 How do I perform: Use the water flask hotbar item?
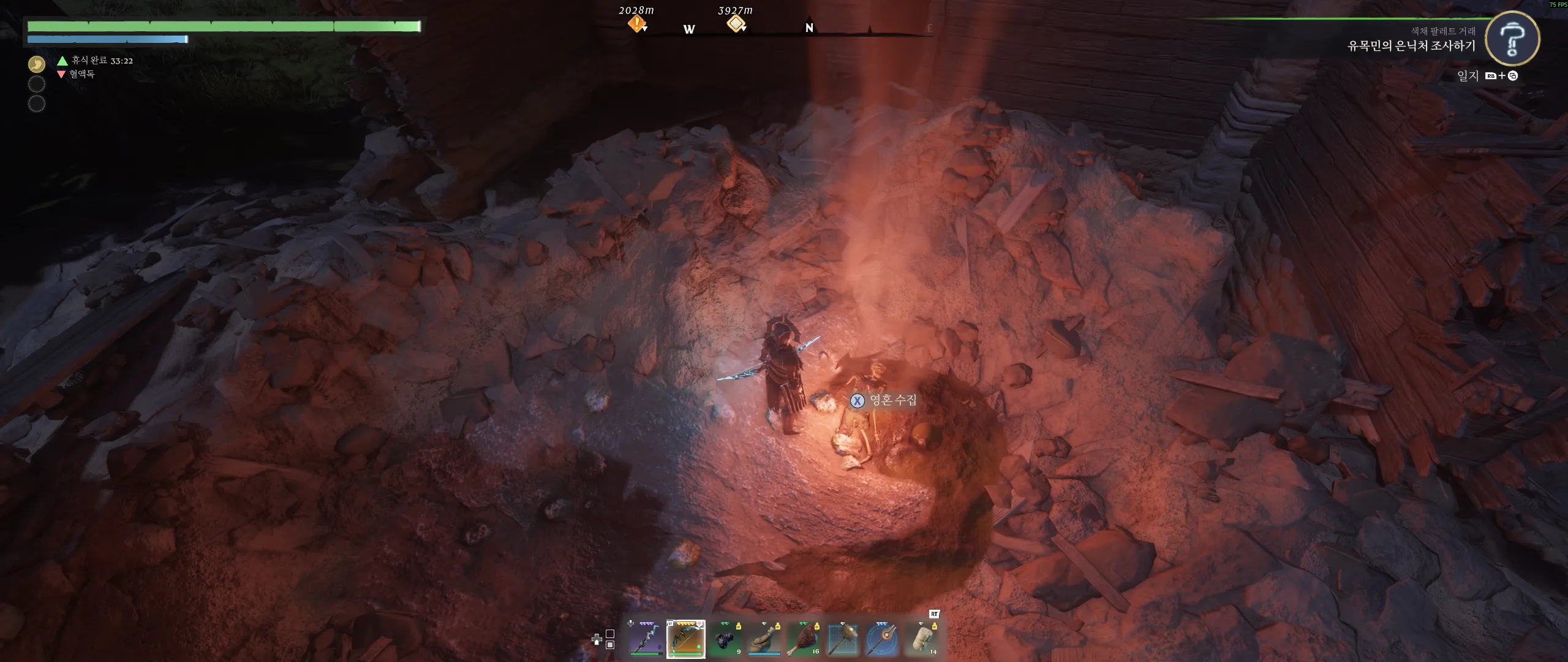764,639
